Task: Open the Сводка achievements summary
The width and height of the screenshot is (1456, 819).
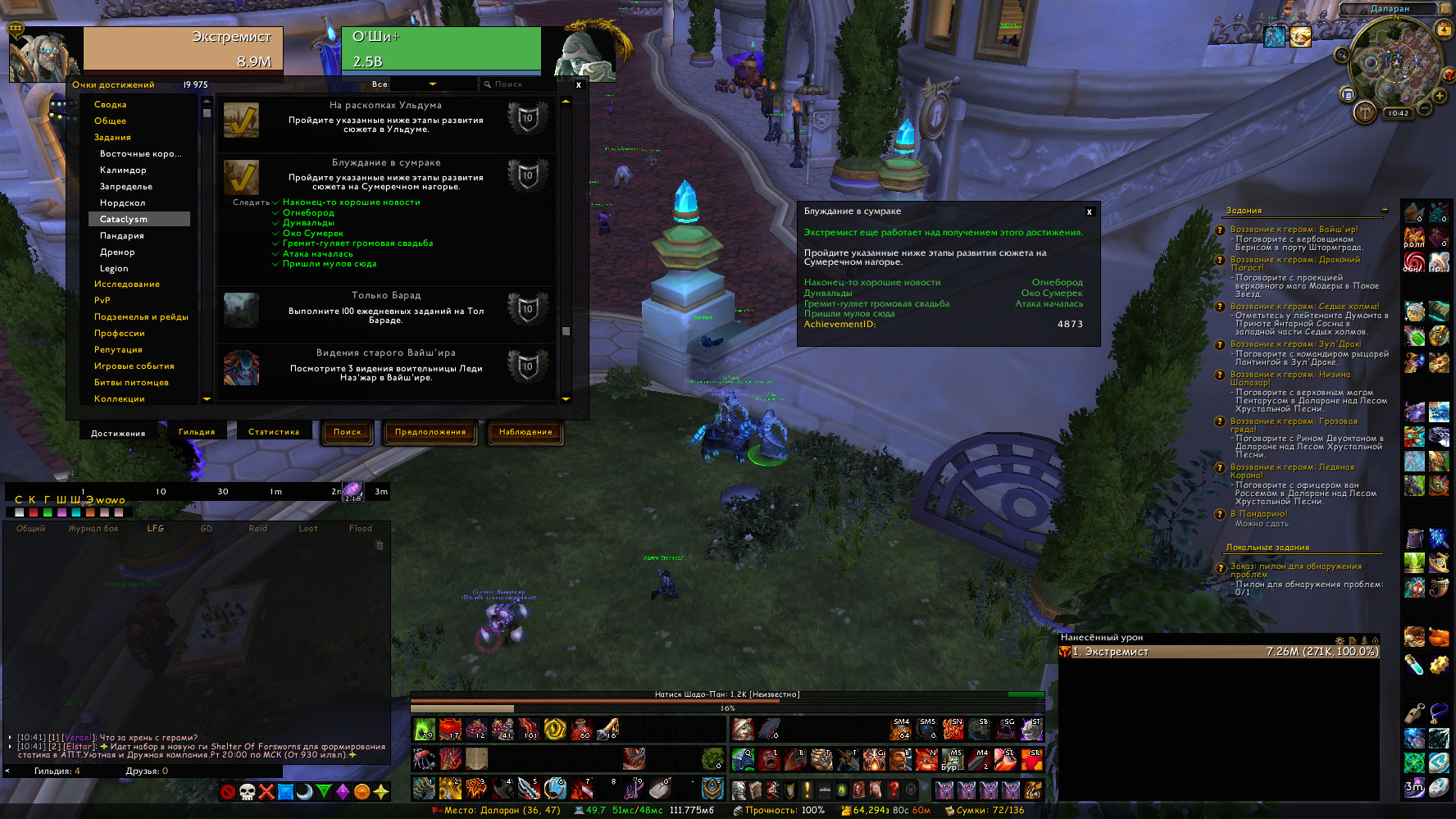Action: [x=111, y=104]
